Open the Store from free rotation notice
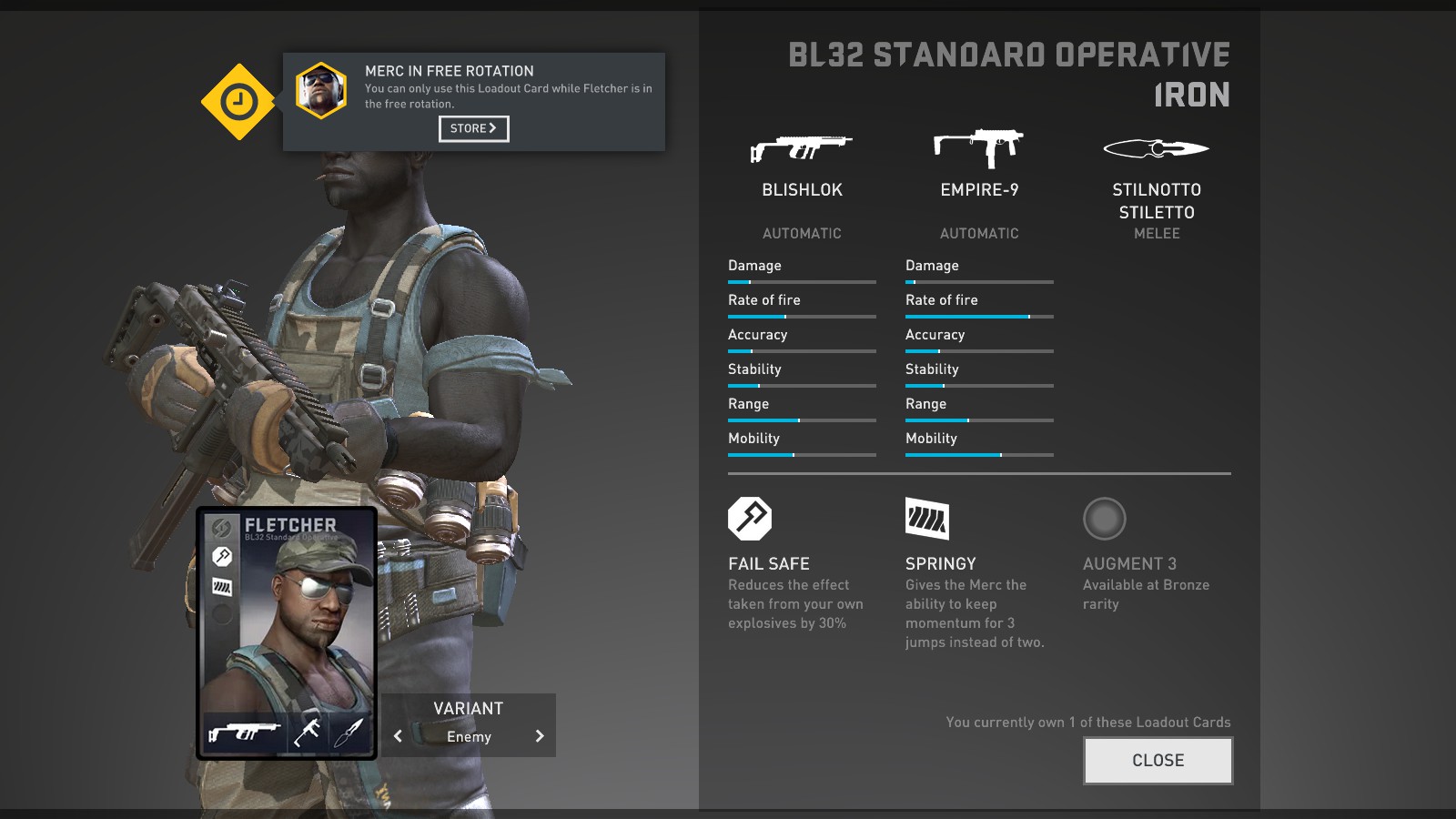The width and height of the screenshot is (1456, 819). tap(473, 128)
